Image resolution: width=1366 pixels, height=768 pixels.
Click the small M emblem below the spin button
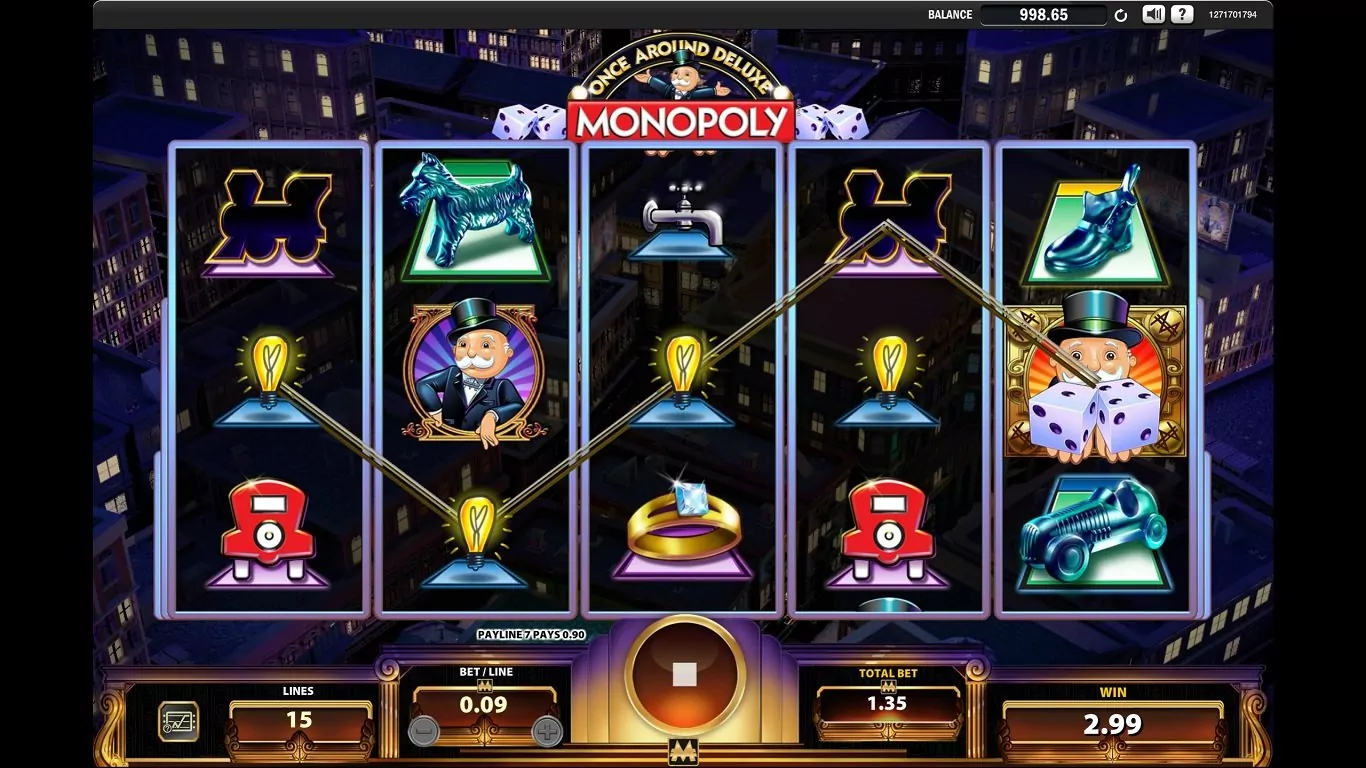click(x=683, y=752)
